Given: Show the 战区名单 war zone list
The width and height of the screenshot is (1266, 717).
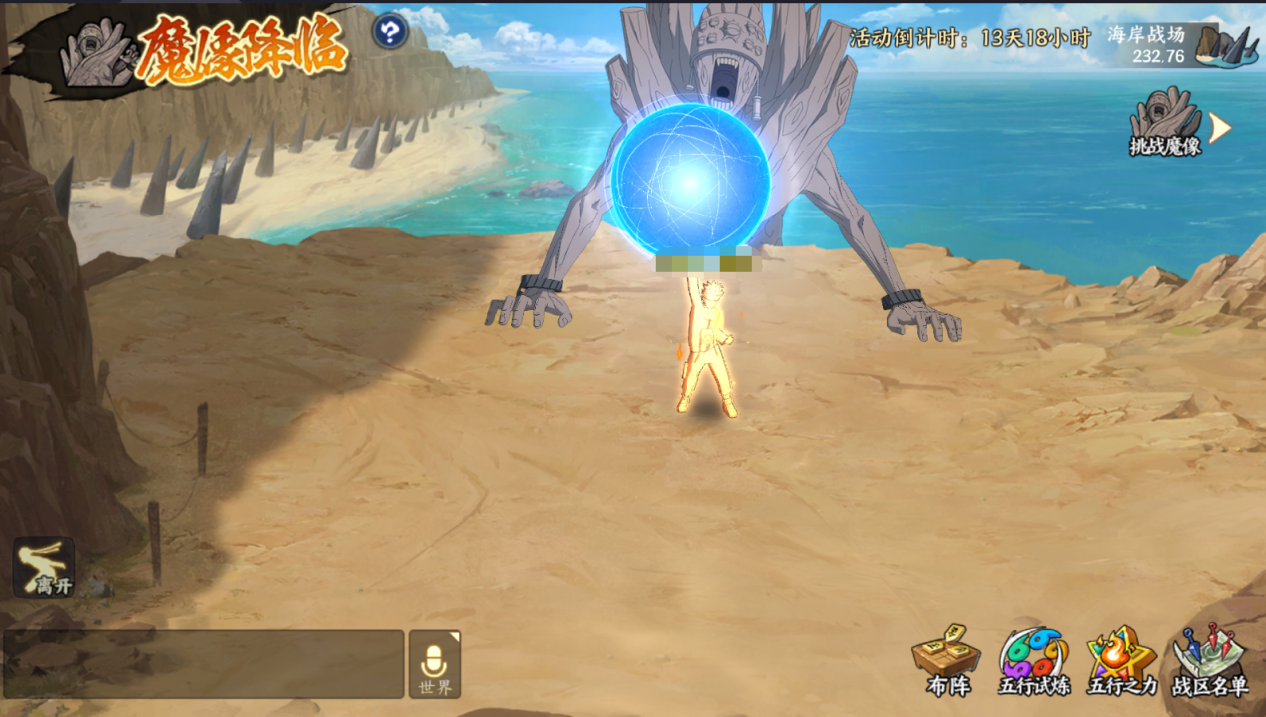Looking at the screenshot, I should (1210, 660).
